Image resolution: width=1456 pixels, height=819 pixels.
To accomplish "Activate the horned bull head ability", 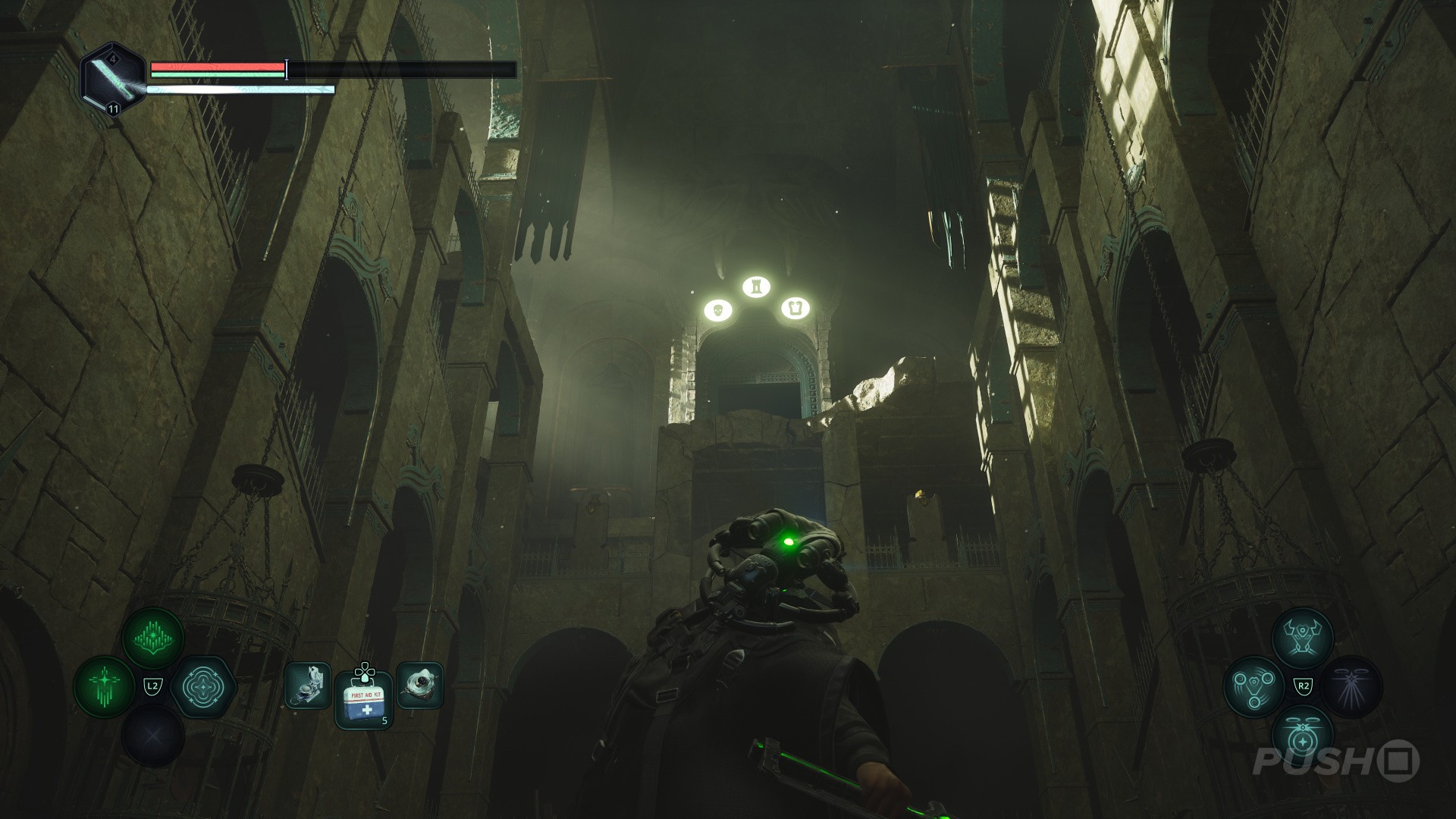I will coord(1302,639).
